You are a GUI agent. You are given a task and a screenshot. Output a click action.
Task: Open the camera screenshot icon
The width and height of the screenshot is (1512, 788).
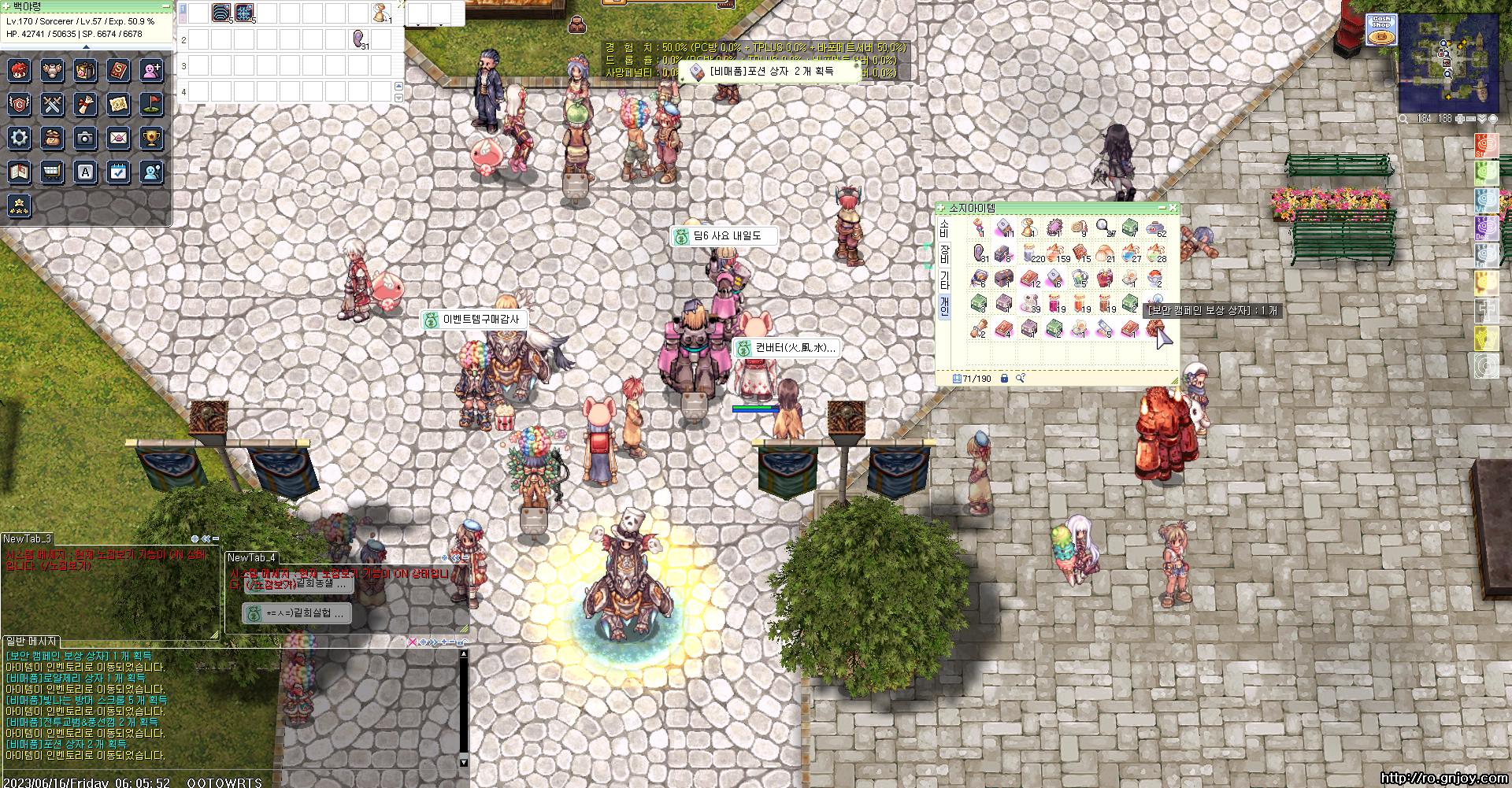(x=85, y=138)
